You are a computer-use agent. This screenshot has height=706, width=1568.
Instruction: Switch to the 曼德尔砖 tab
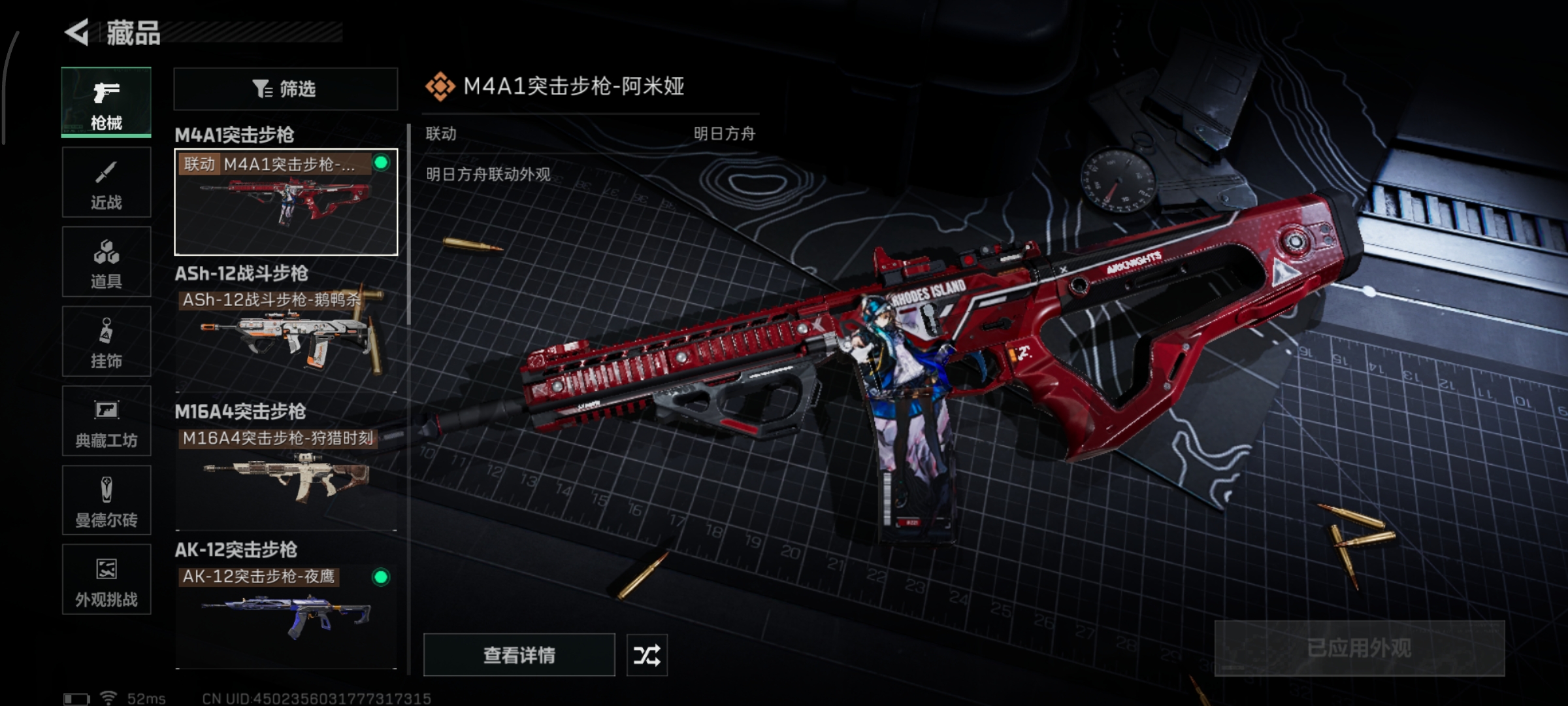click(x=106, y=501)
